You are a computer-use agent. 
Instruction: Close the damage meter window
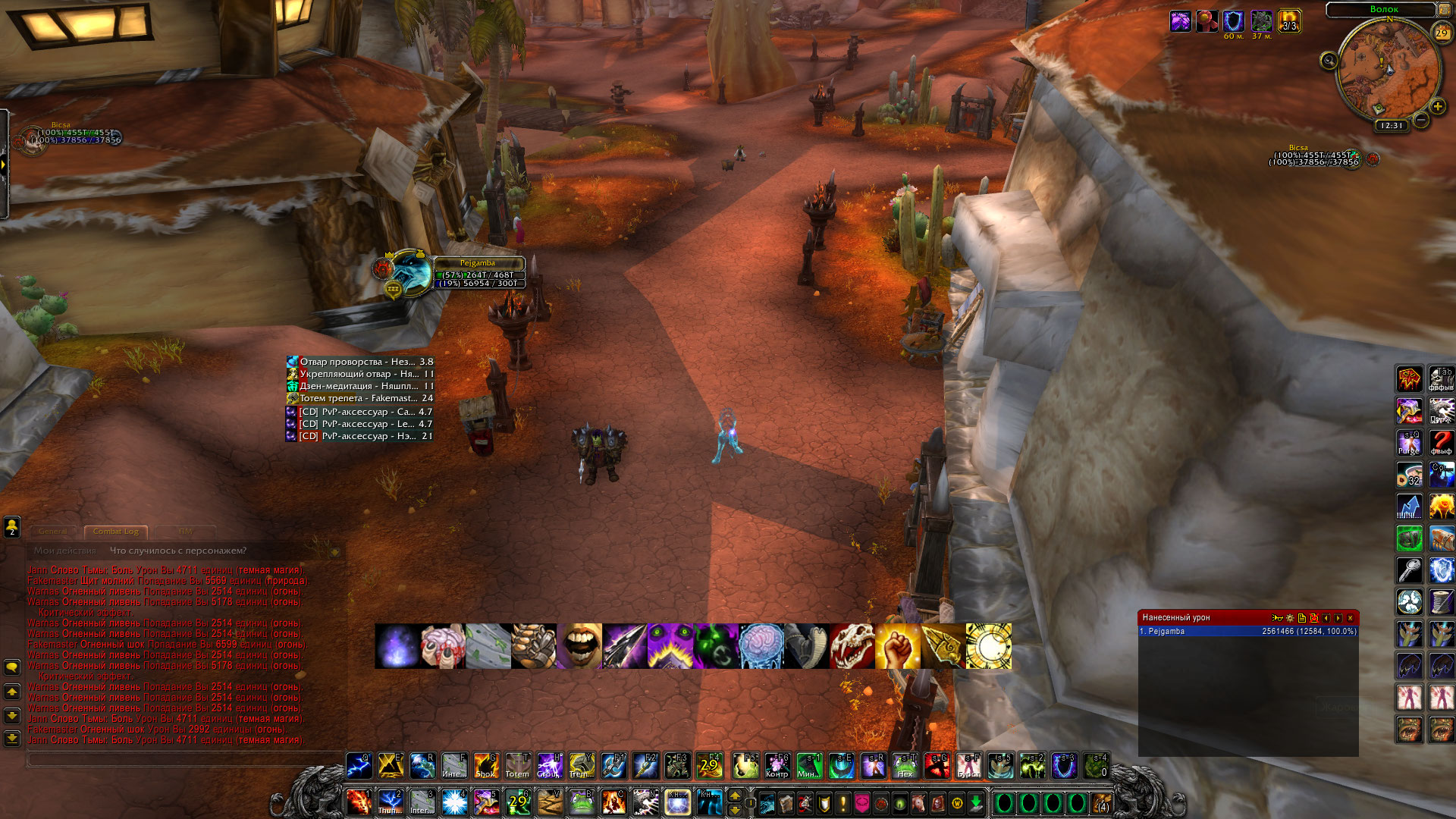(1350, 618)
